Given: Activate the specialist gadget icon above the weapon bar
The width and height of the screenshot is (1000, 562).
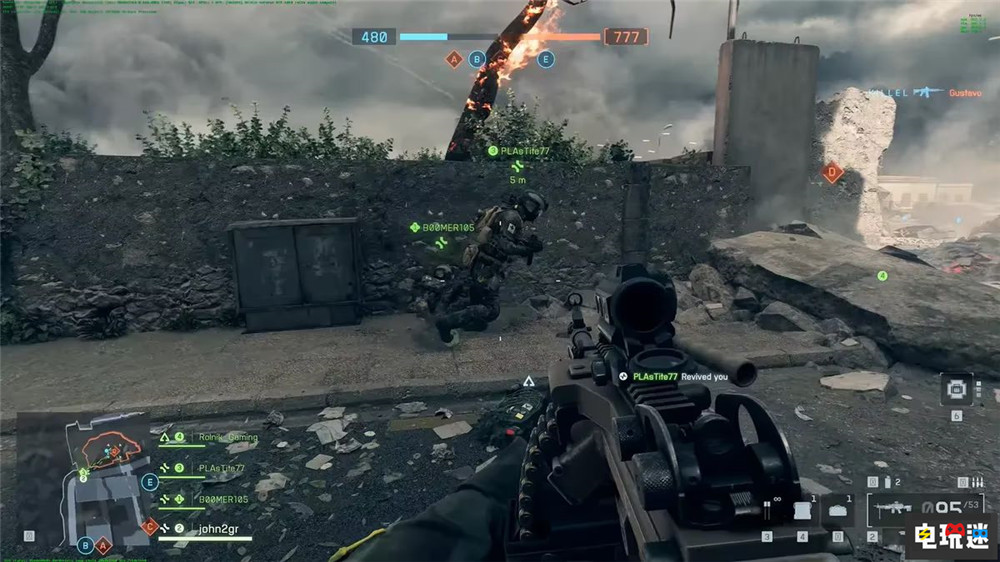Looking at the screenshot, I should (956, 387).
